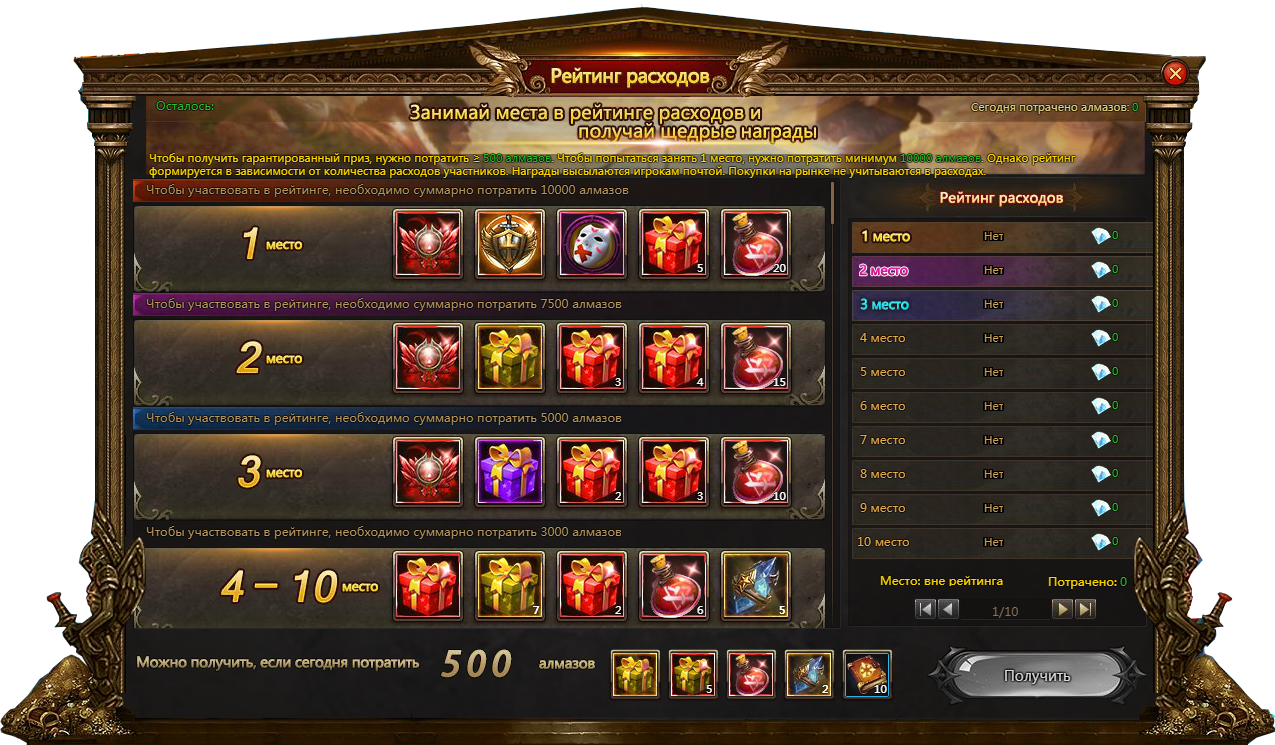The height and width of the screenshot is (745, 1275).
Task: Close the spending rating window
Action: tap(1175, 73)
